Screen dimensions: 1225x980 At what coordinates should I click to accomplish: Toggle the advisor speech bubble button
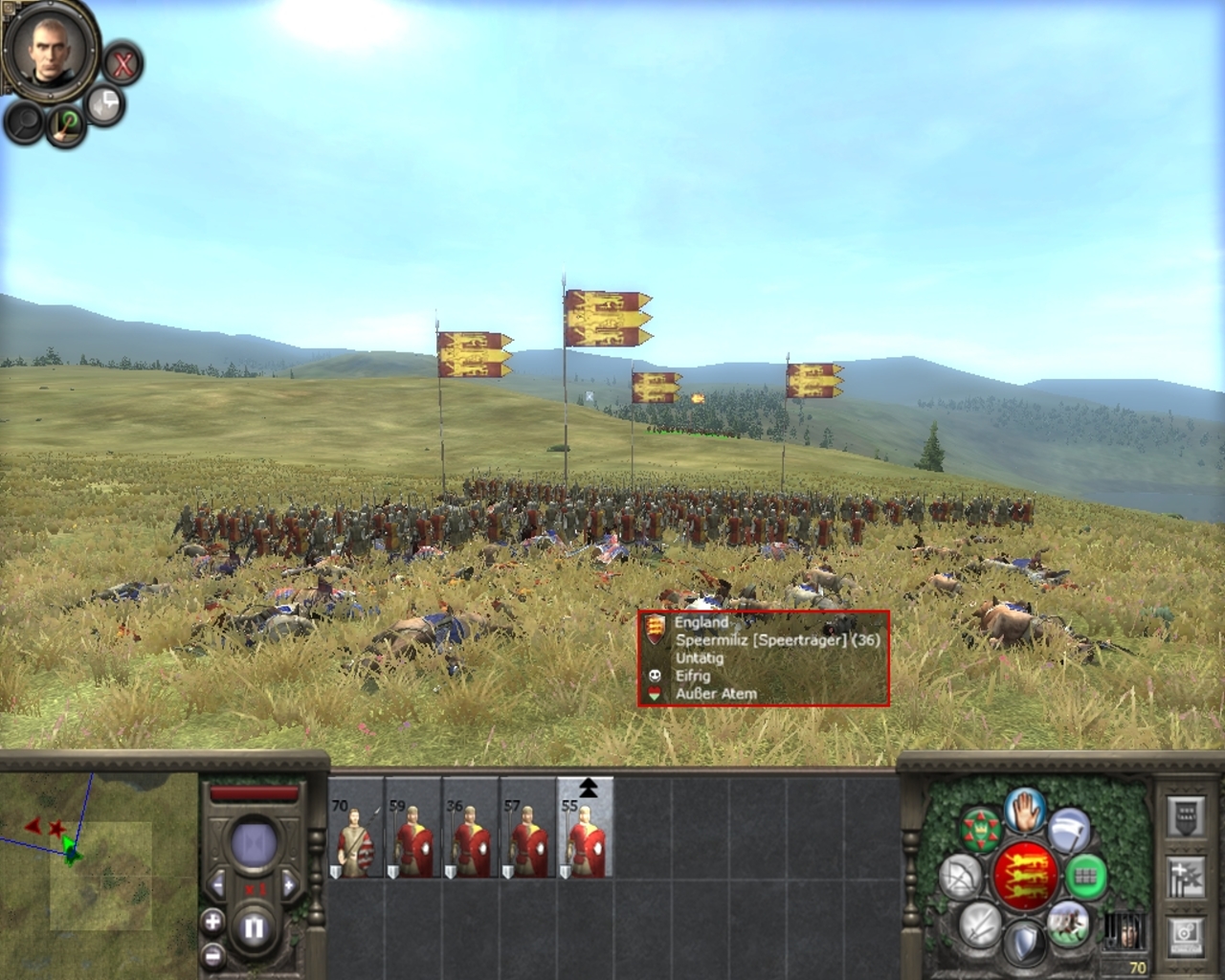pyautogui.click(x=105, y=104)
